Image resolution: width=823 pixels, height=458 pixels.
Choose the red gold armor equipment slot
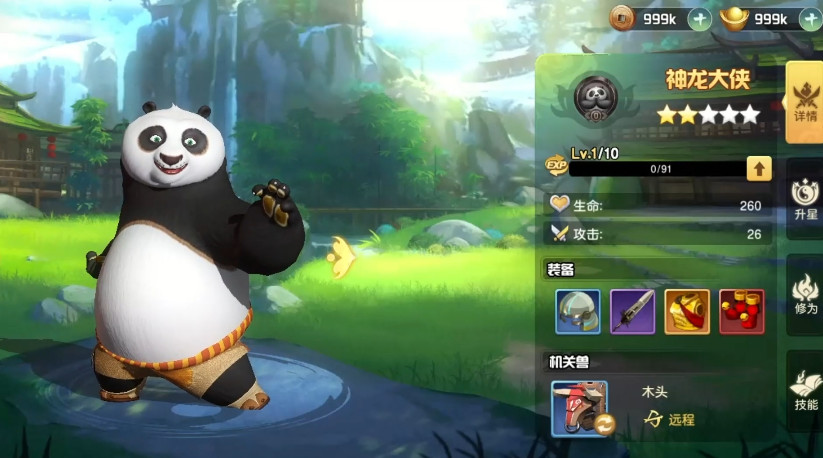687,312
